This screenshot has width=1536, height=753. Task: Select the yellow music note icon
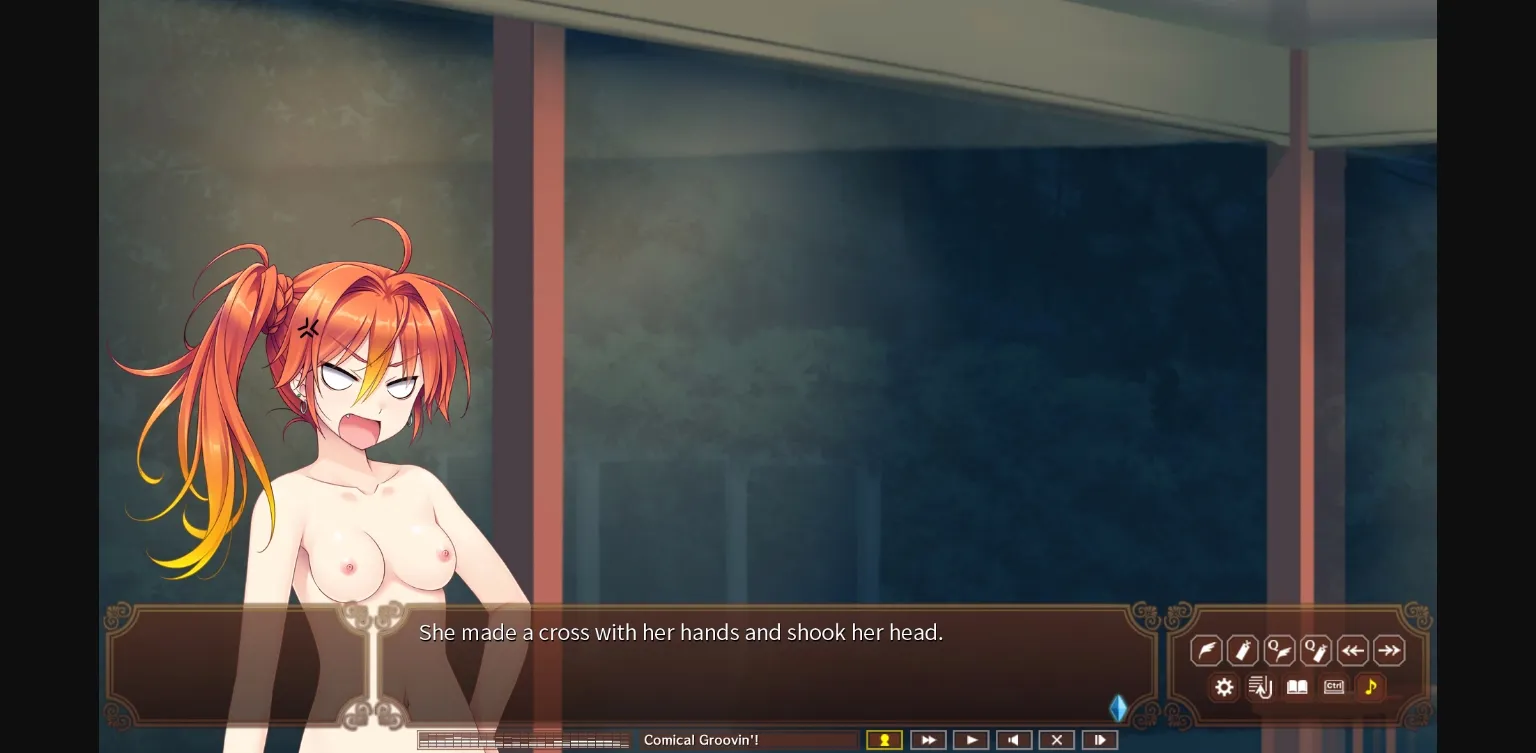(1370, 687)
